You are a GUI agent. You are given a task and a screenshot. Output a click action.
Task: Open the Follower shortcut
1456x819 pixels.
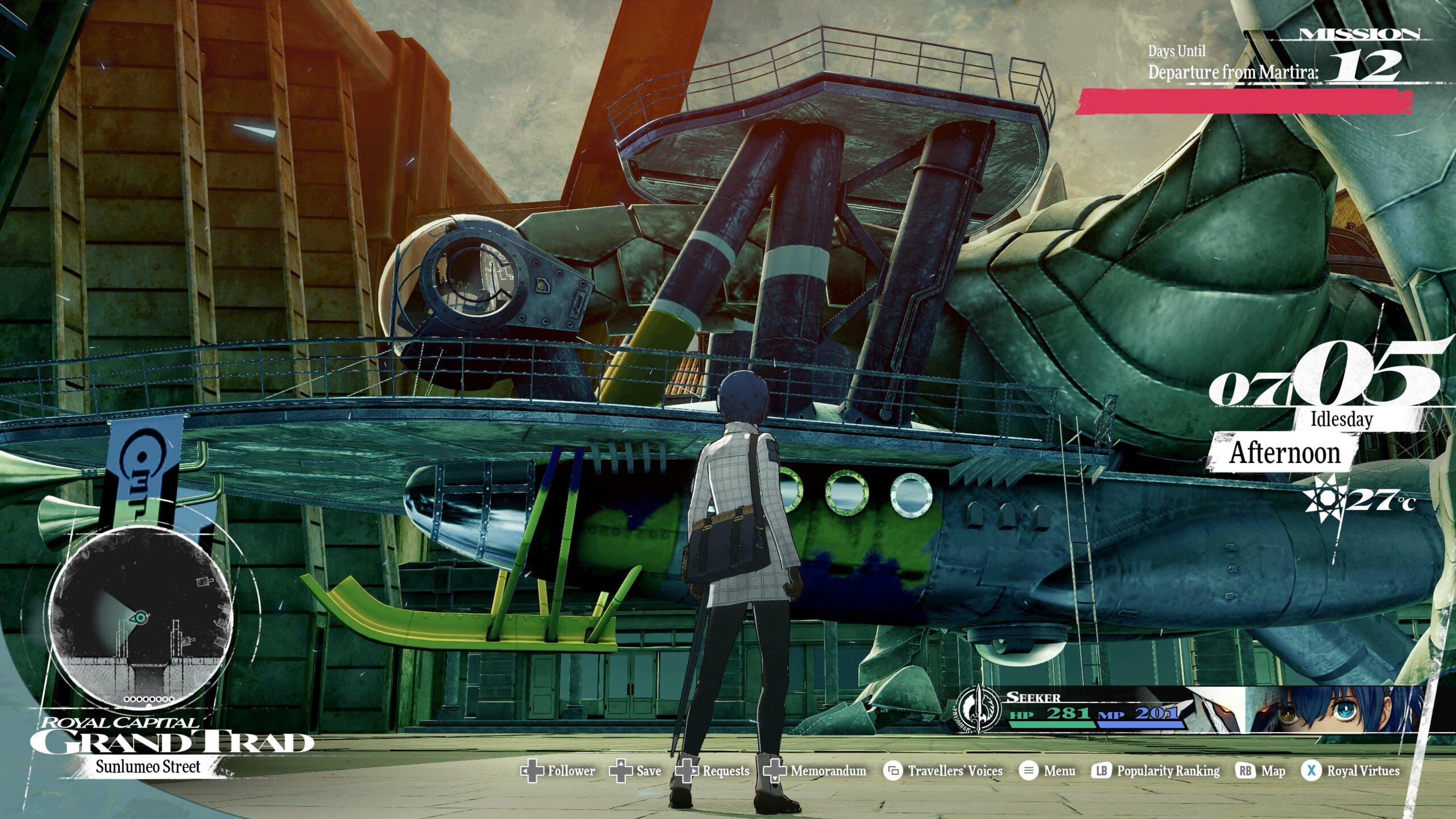(x=559, y=771)
